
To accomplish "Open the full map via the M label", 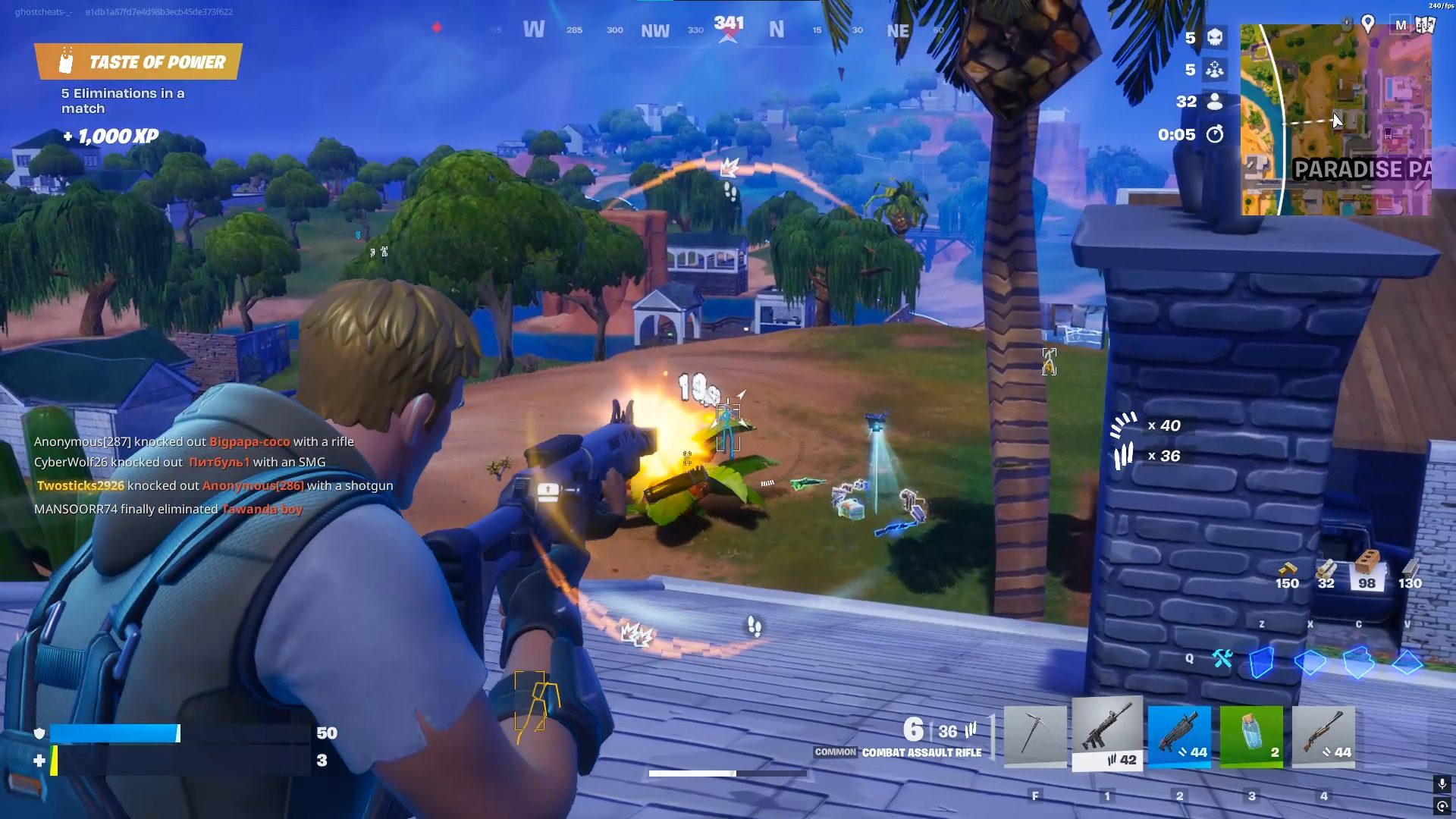I will [x=1402, y=23].
